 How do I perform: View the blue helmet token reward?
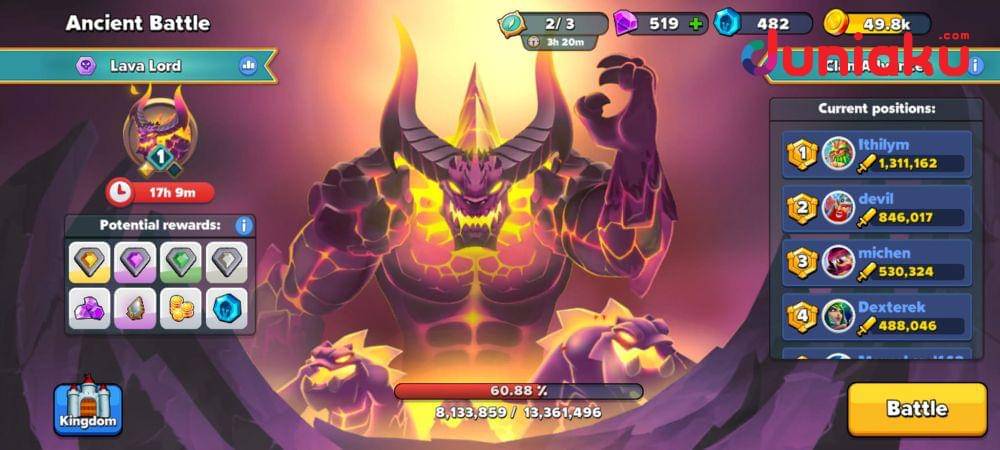pyautogui.click(x=228, y=308)
